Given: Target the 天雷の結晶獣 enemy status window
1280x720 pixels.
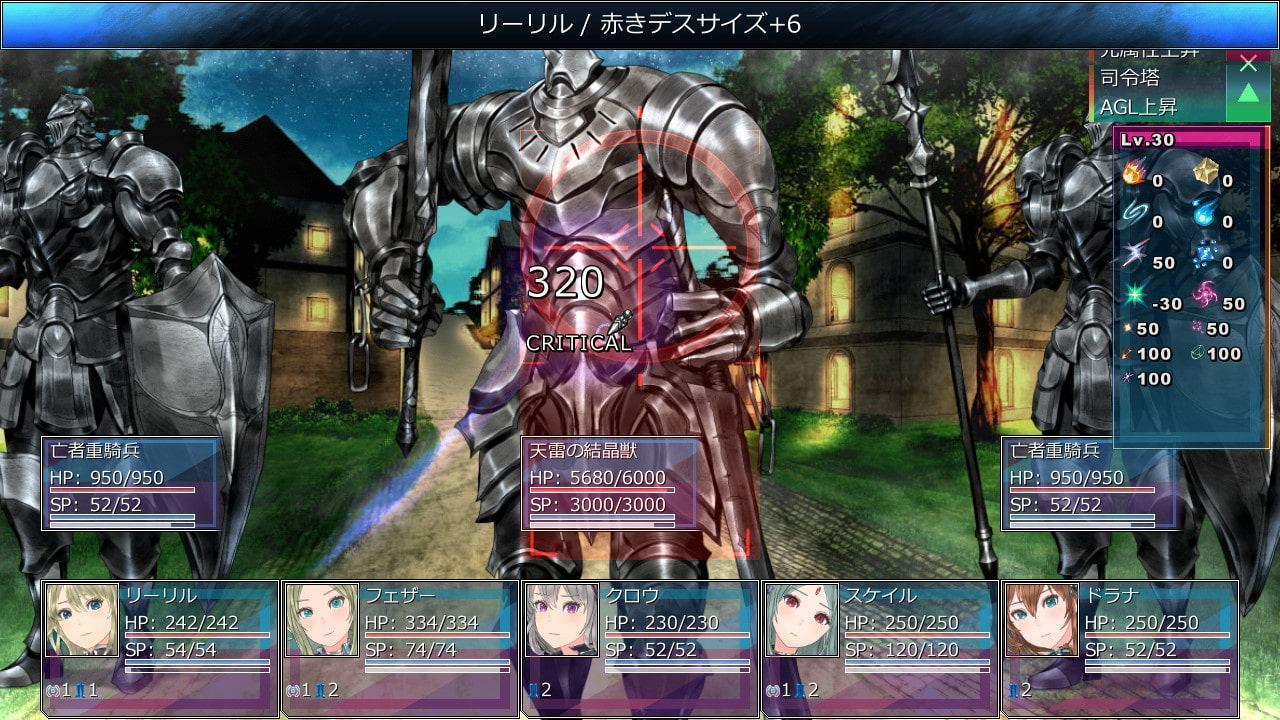Looking at the screenshot, I should point(610,483).
